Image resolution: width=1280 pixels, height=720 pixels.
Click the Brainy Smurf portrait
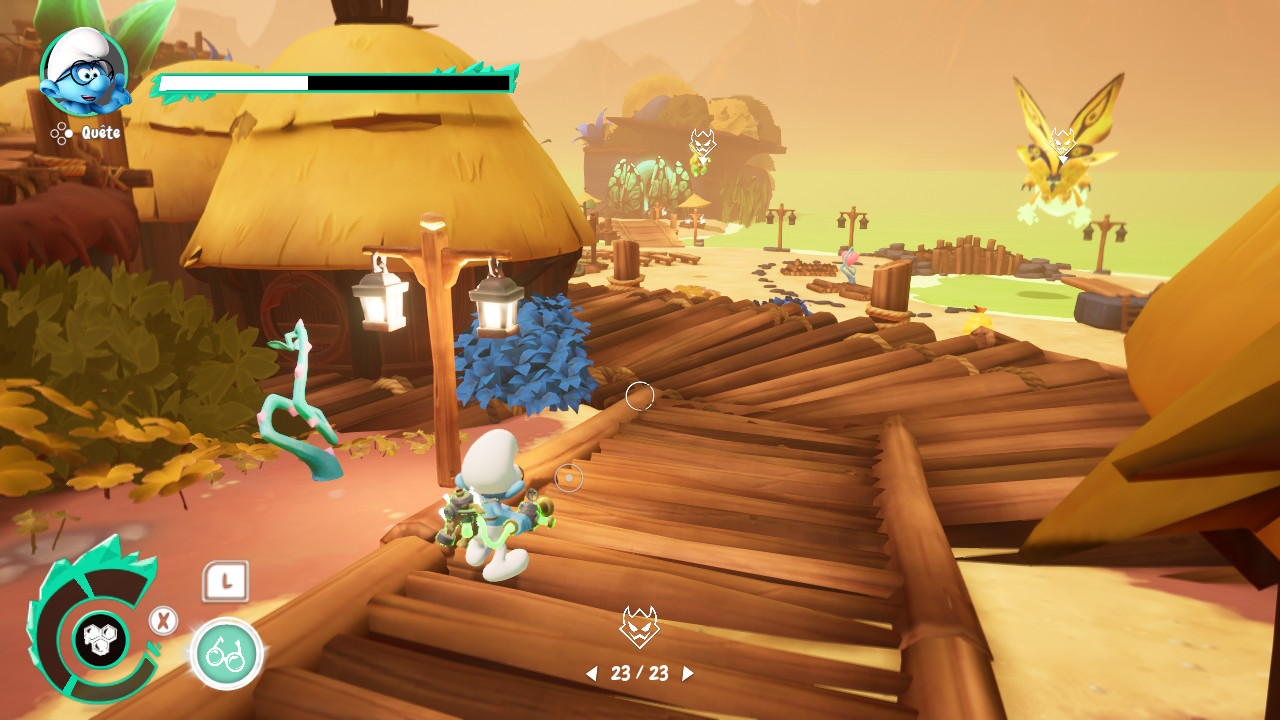84,72
